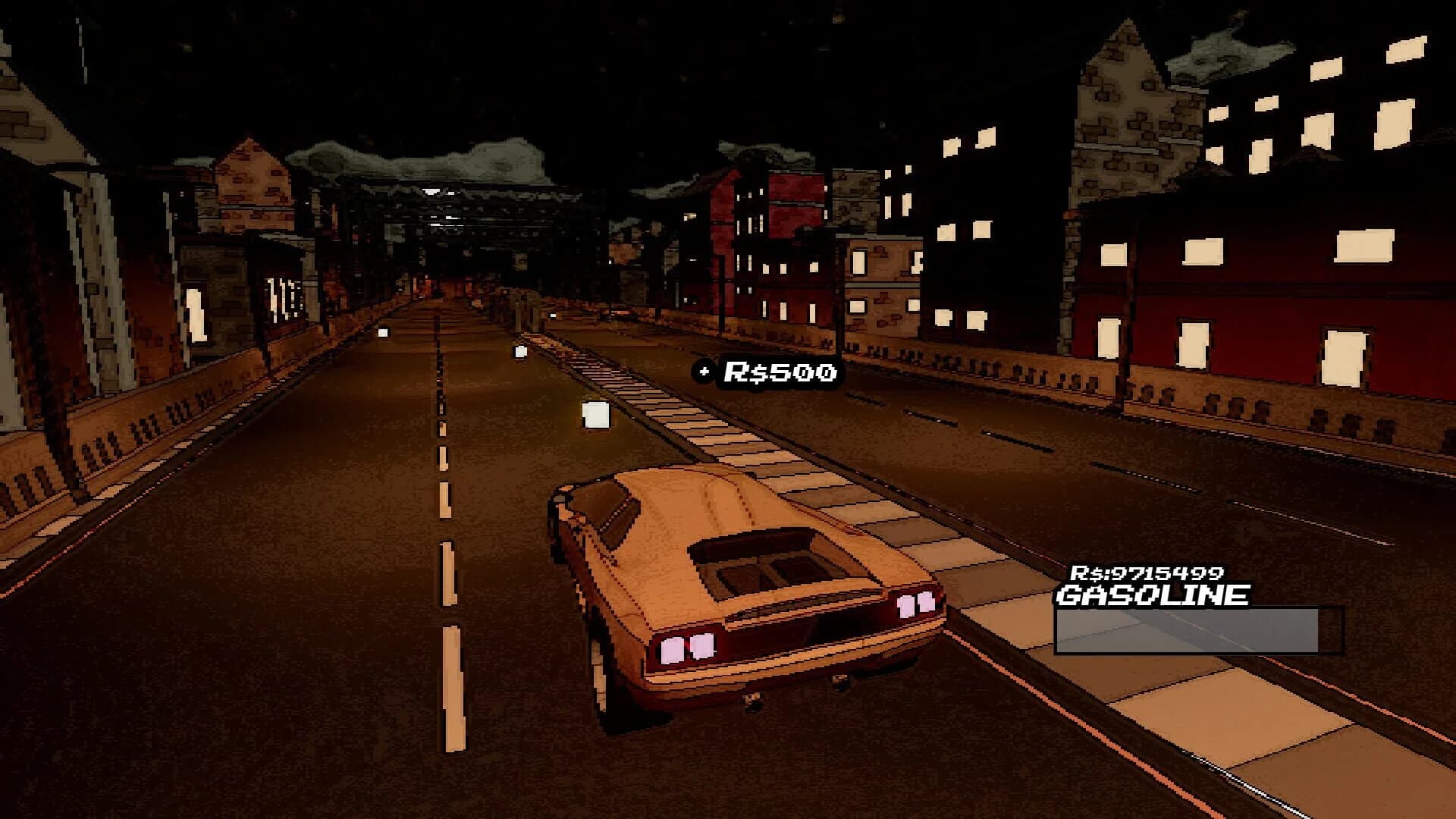This screenshot has width=1456, height=819.
Task: Click the plus sign beside R$500 popup
Action: click(704, 372)
